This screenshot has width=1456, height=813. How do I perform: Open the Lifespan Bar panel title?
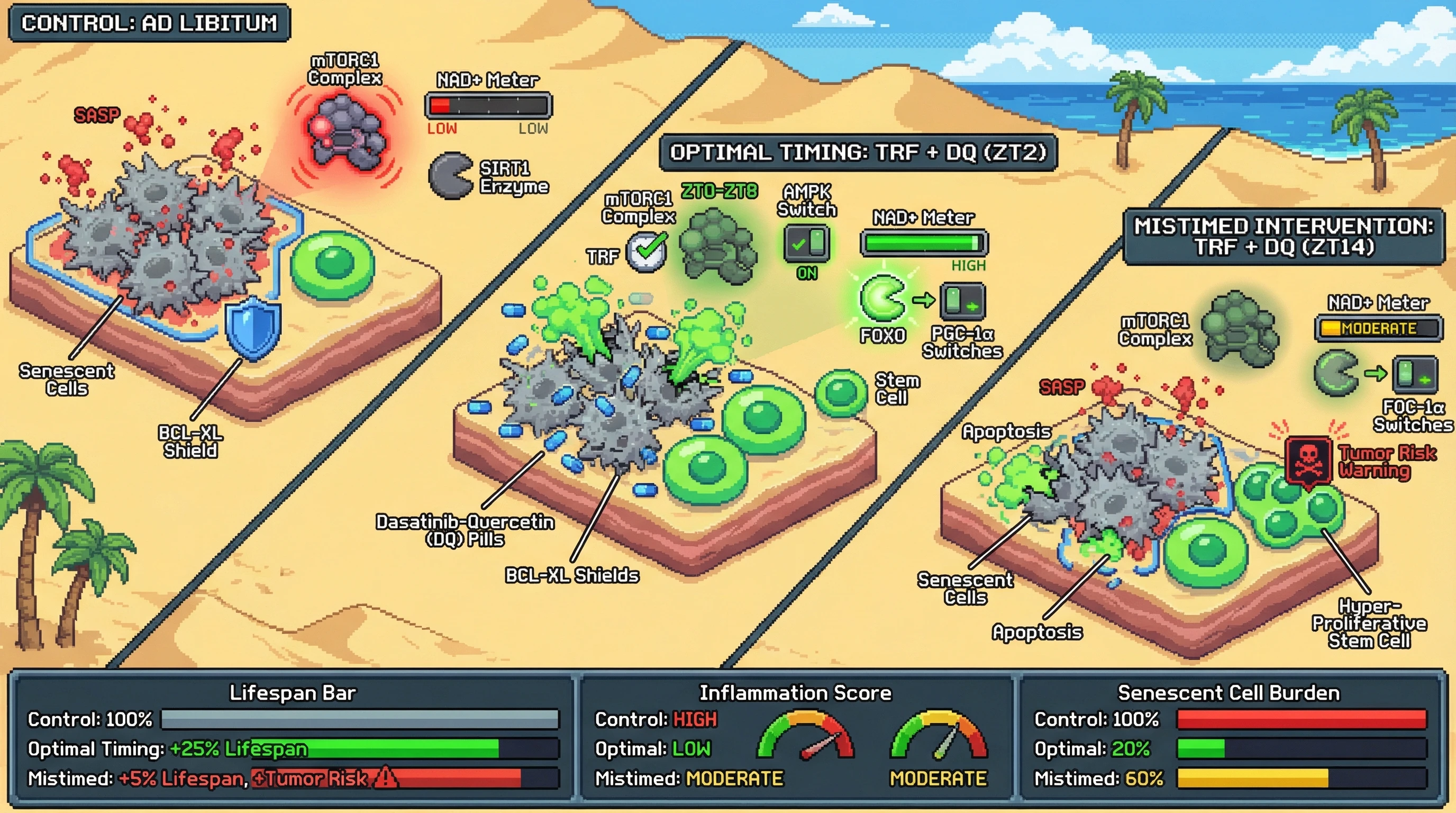point(292,692)
